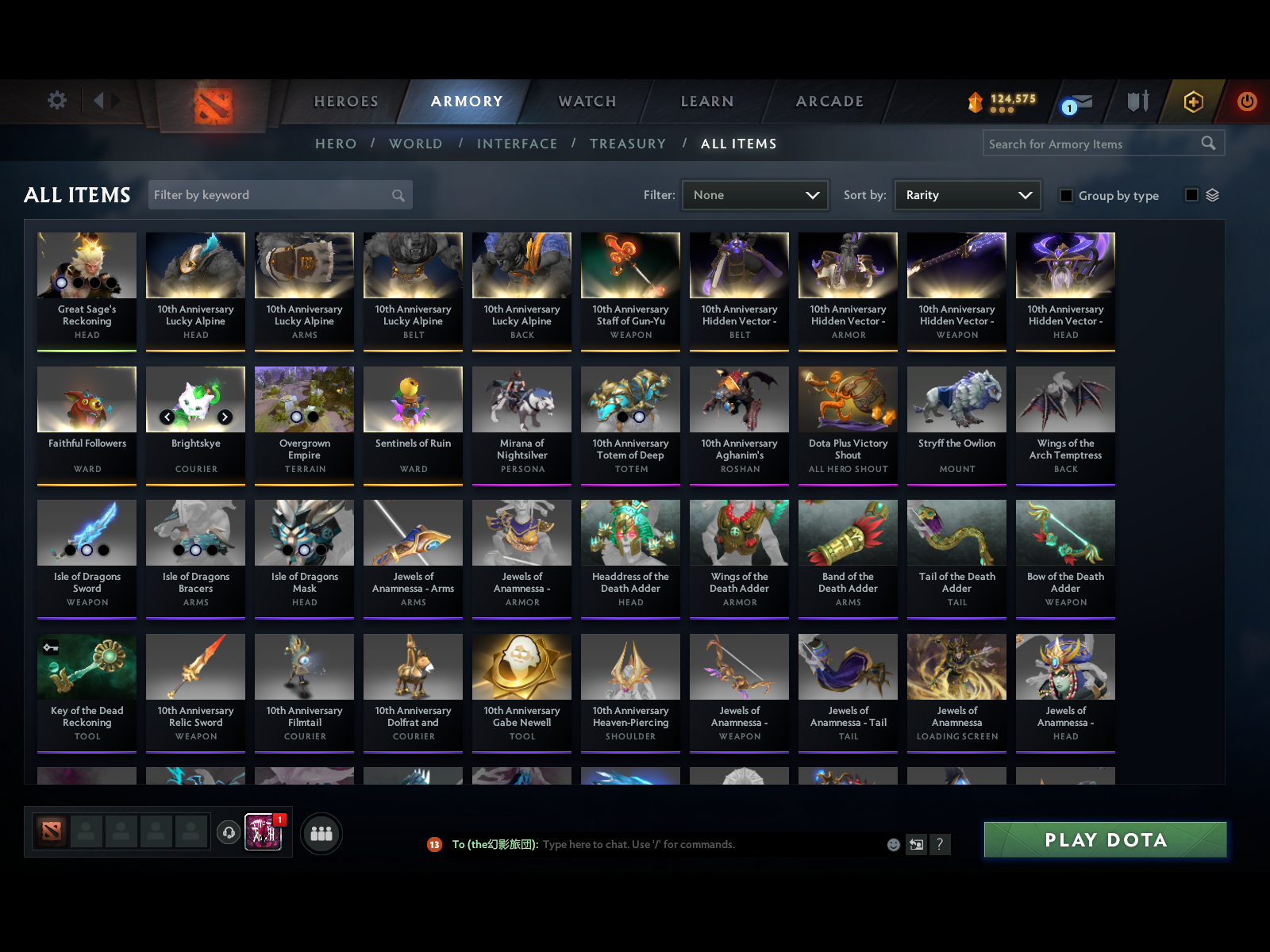Open the unread mail notification icon
Image resolution: width=1270 pixels, height=952 pixels.
tap(1077, 102)
